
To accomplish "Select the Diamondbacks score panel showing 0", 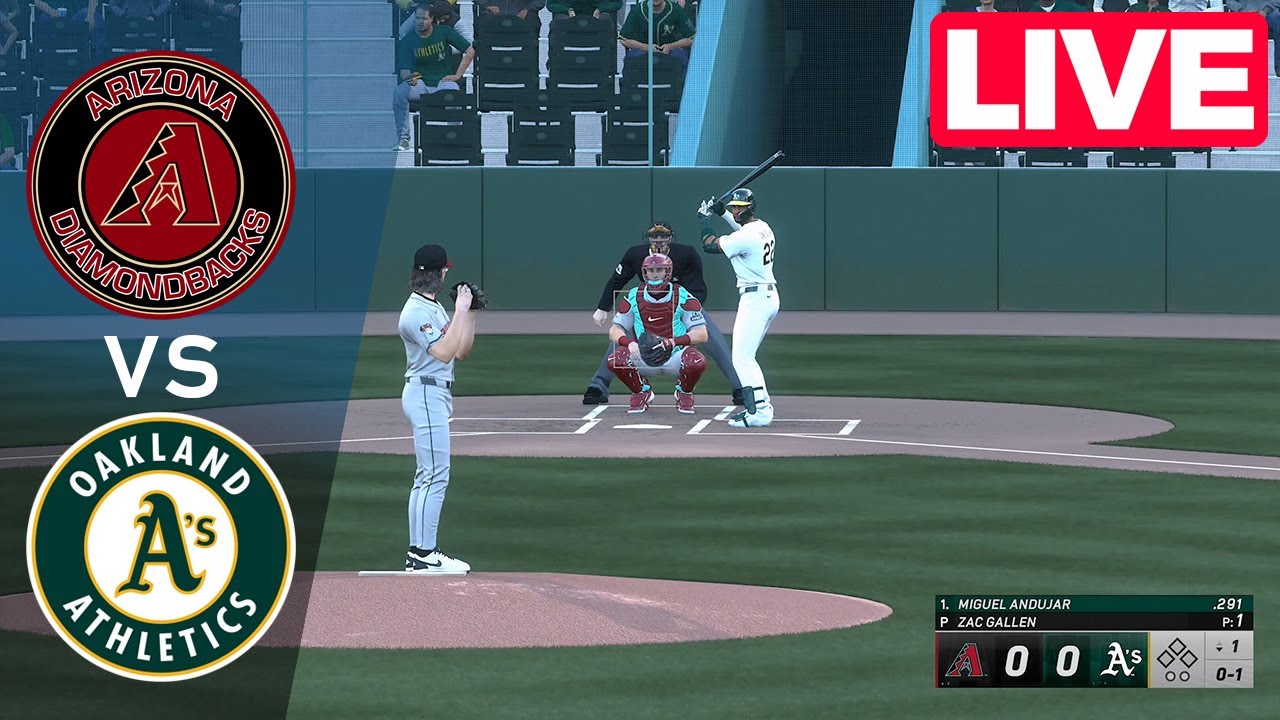I will click(1018, 656).
